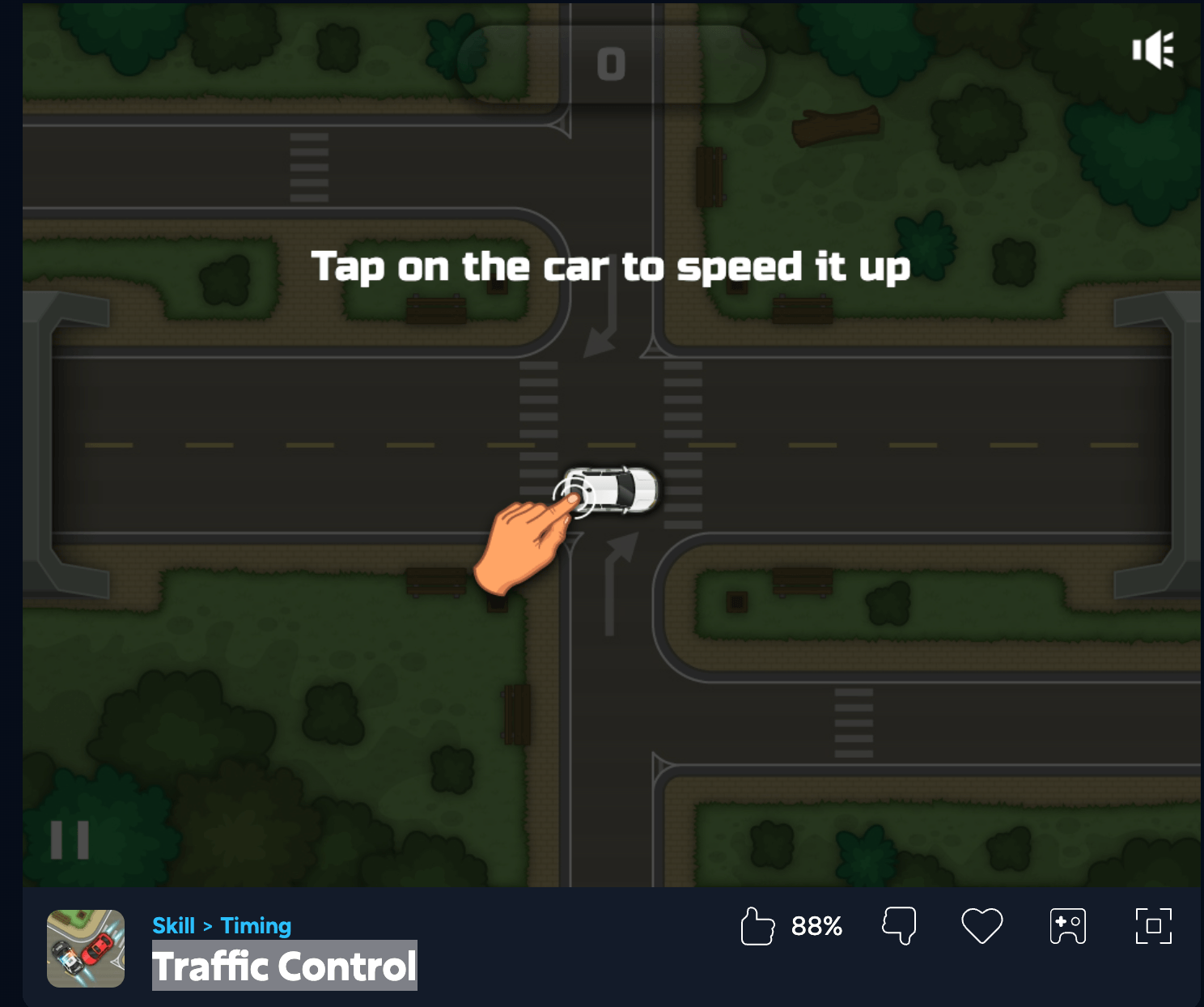
Task: Open the controller plus icon
Action: click(x=1067, y=926)
